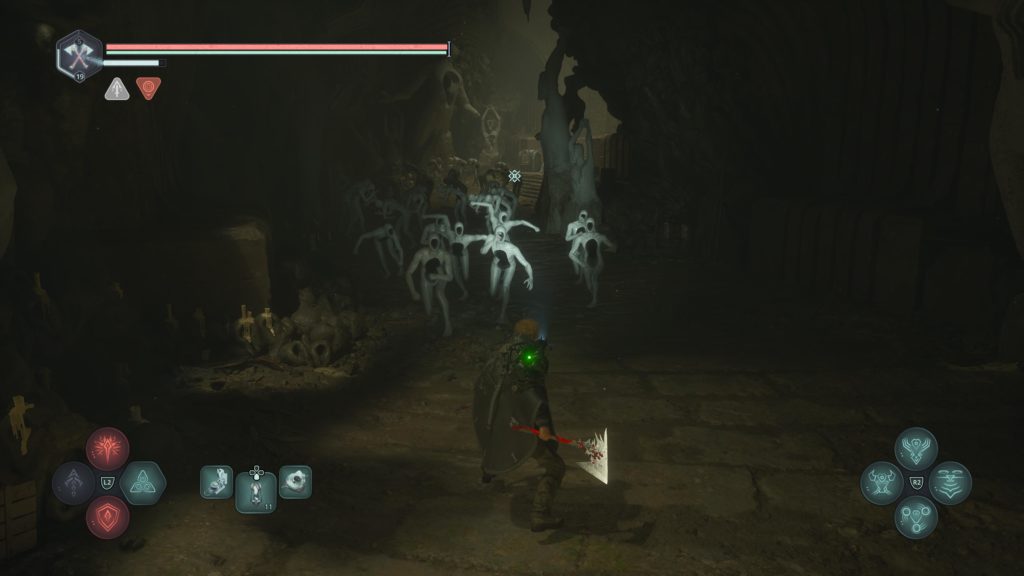The height and width of the screenshot is (576, 1024).
Task: Click the grey upward arrow buff icon
Action: pos(116,89)
